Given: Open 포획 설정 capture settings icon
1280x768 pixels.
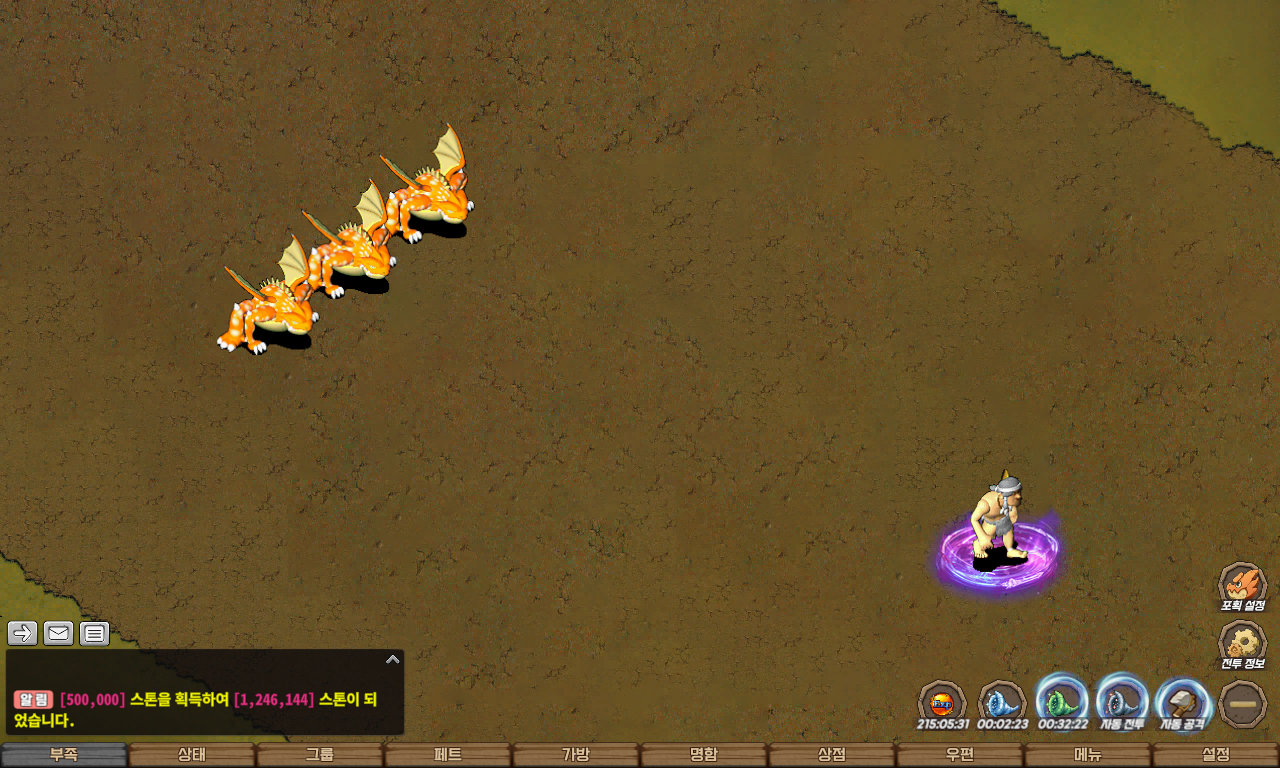Looking at the screenshot, I should coord(1242,584).
